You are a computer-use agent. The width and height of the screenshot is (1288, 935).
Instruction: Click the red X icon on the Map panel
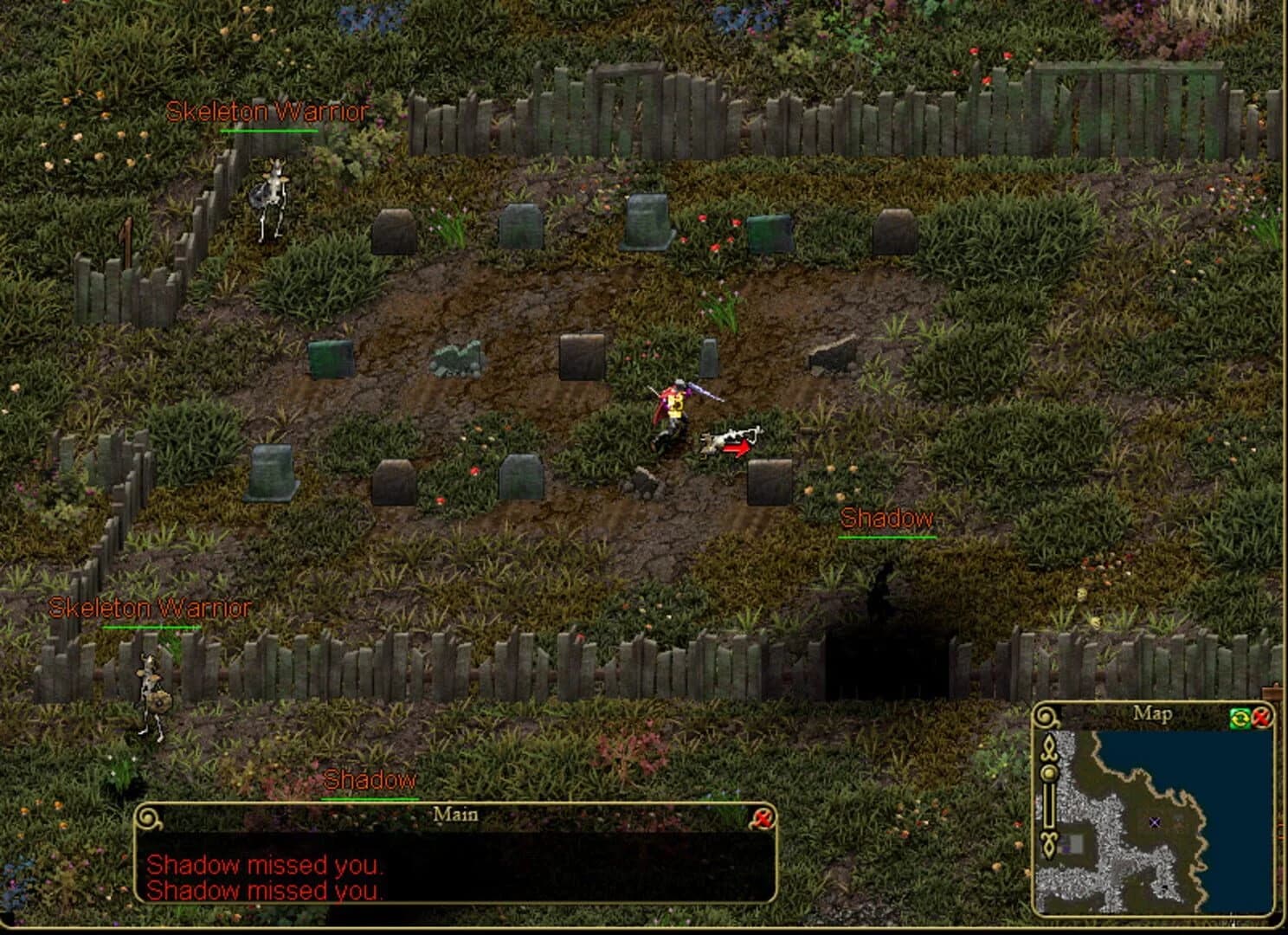[1262, 719]
